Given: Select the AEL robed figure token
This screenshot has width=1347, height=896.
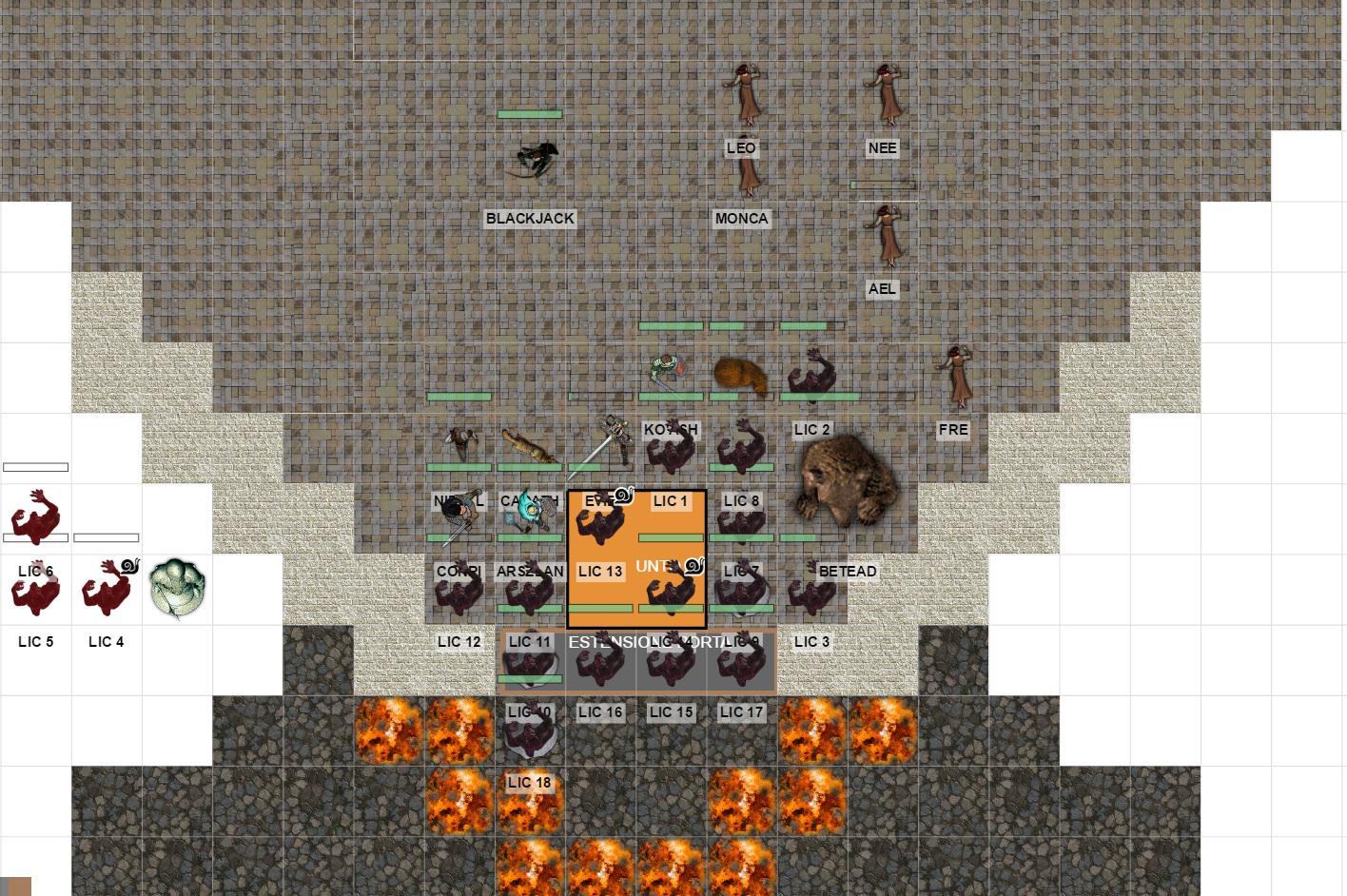Looking at the screenshot, I should coord(885,235).
